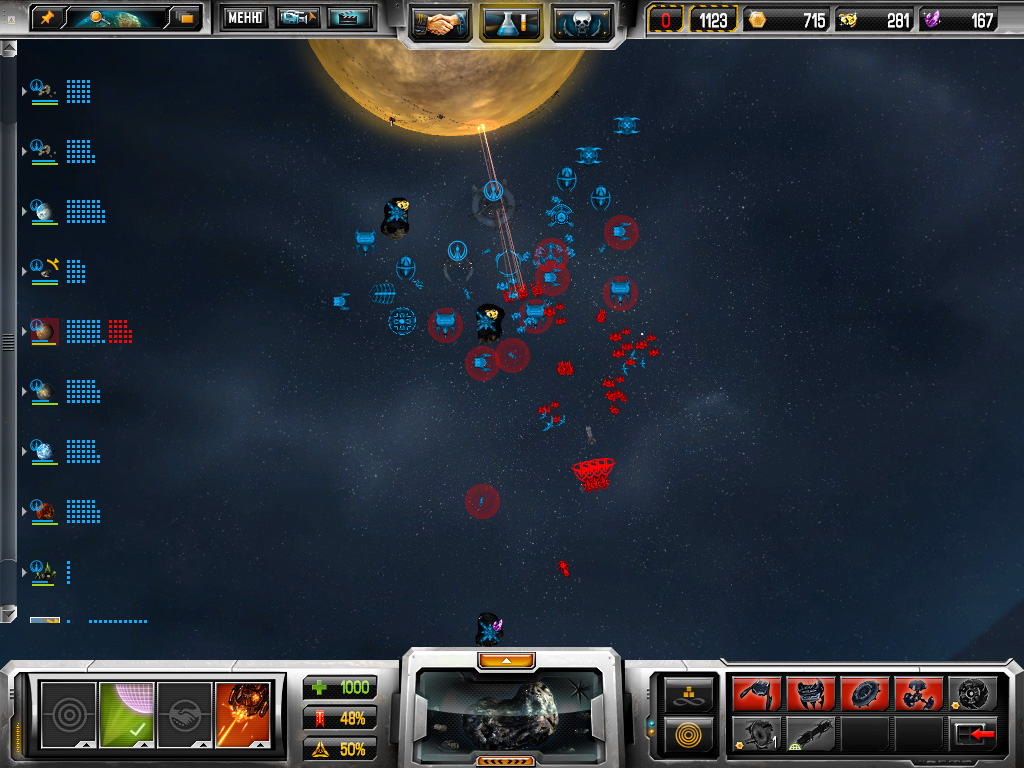
Task: Click the asteroid portrait in center panel
Action: (x=510, y=708)
